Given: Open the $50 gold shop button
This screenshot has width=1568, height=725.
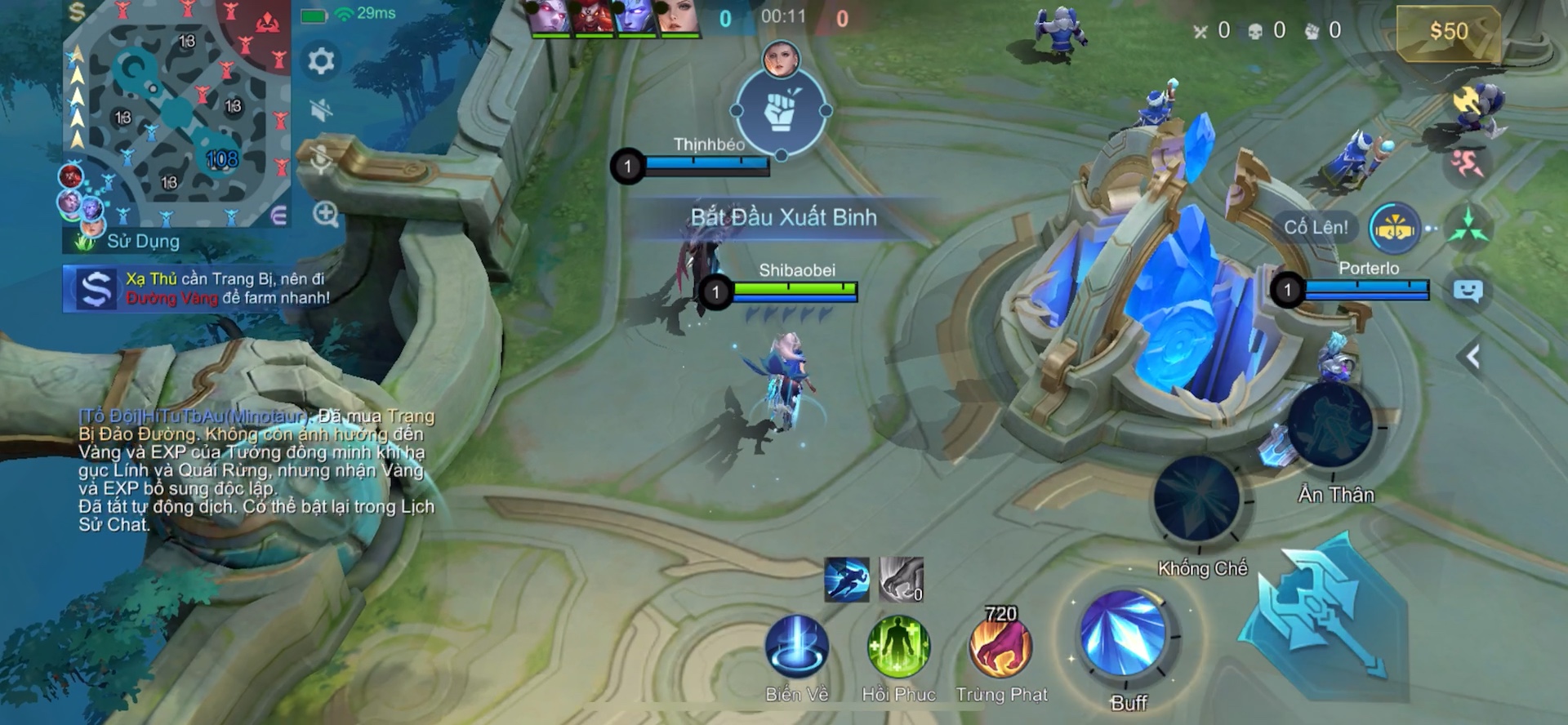Looking at the screenshot, I should coord(1448,32).
